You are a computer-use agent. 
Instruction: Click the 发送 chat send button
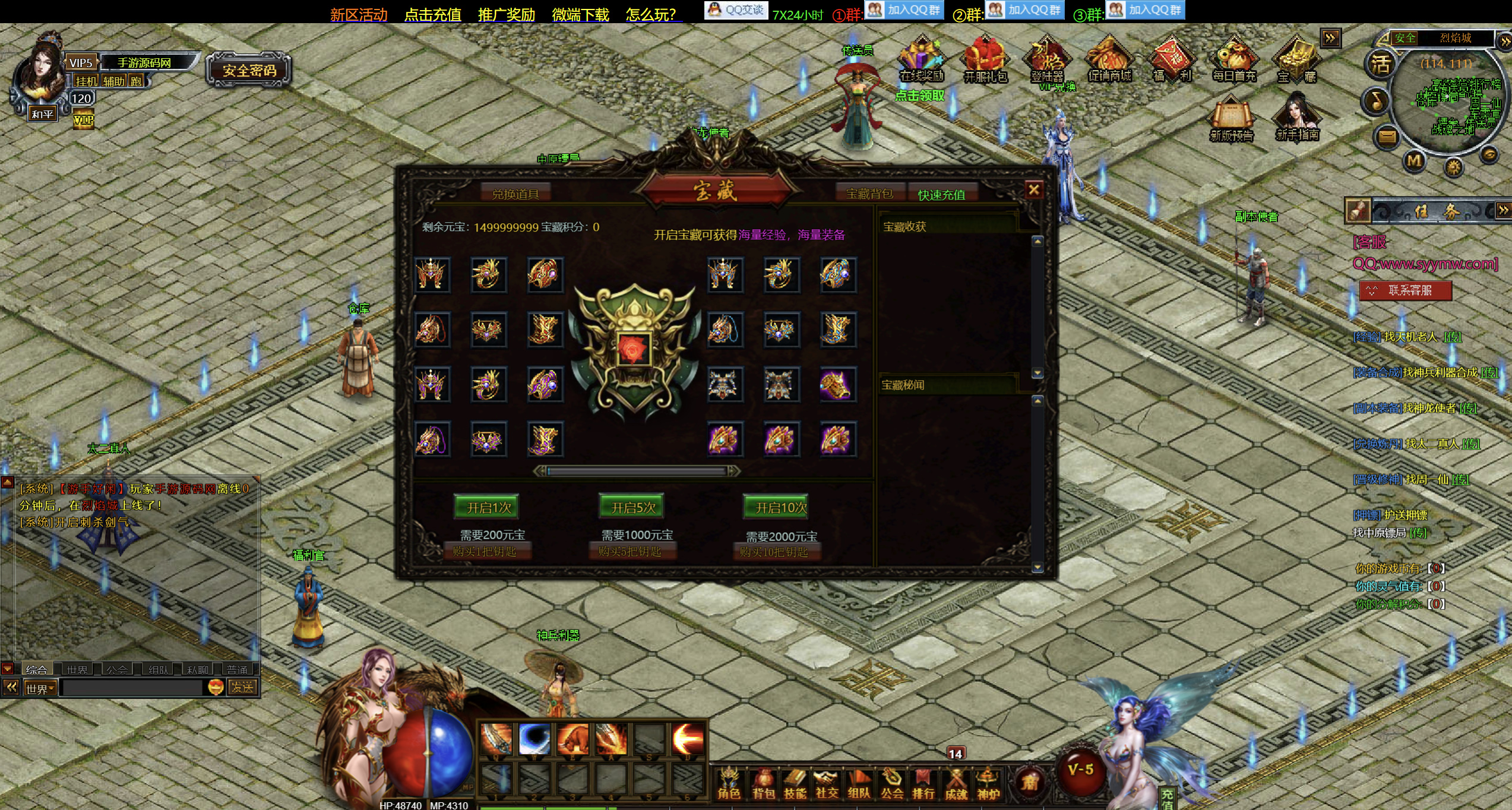coord(242,687)
